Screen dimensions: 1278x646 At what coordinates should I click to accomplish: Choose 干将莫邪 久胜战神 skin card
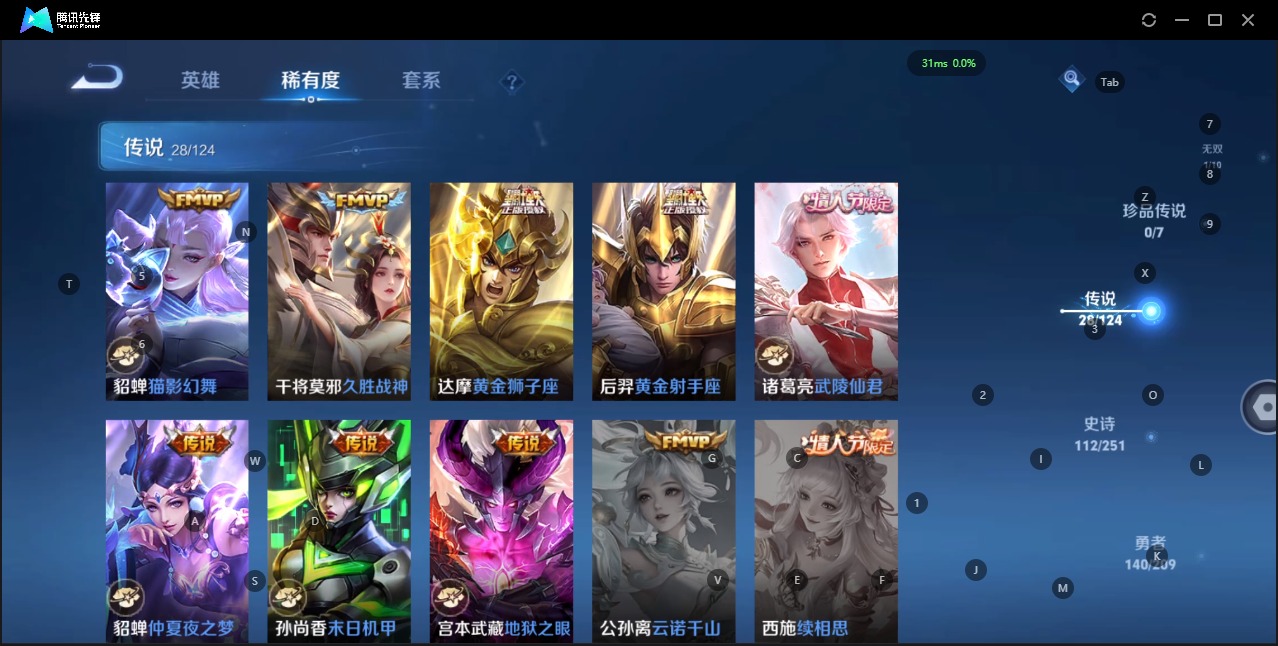(339, 291)
